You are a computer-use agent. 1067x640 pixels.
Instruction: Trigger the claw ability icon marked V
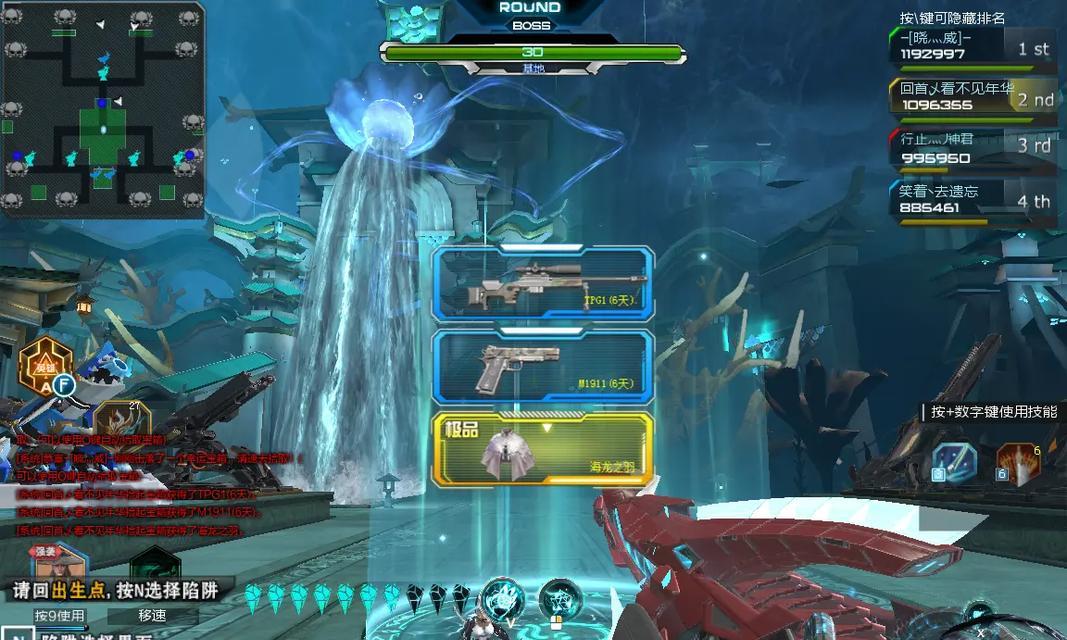(x=502, y=600)
